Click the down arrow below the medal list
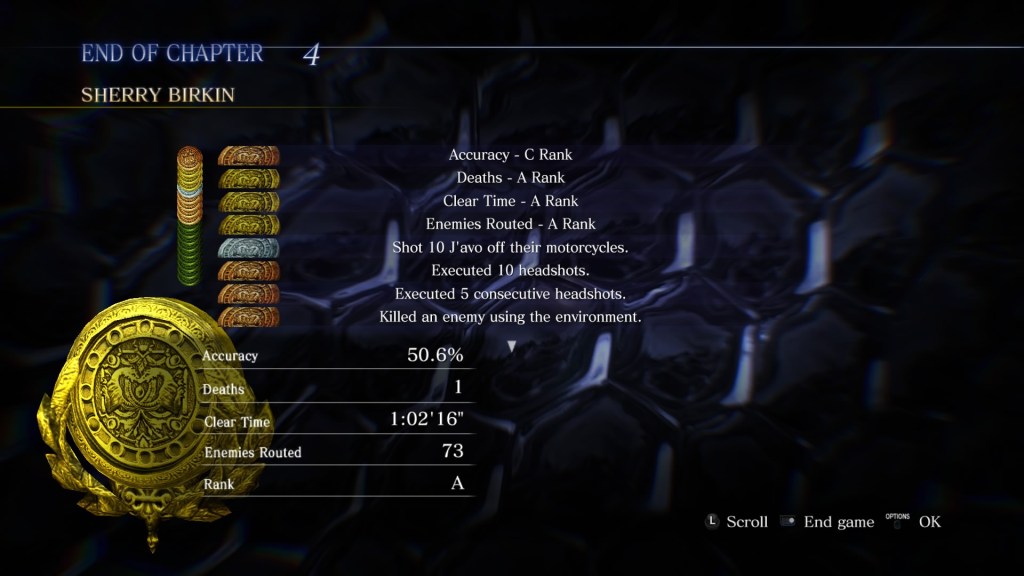This screenshot has width=1024, height=576. (x=512, y=346)
